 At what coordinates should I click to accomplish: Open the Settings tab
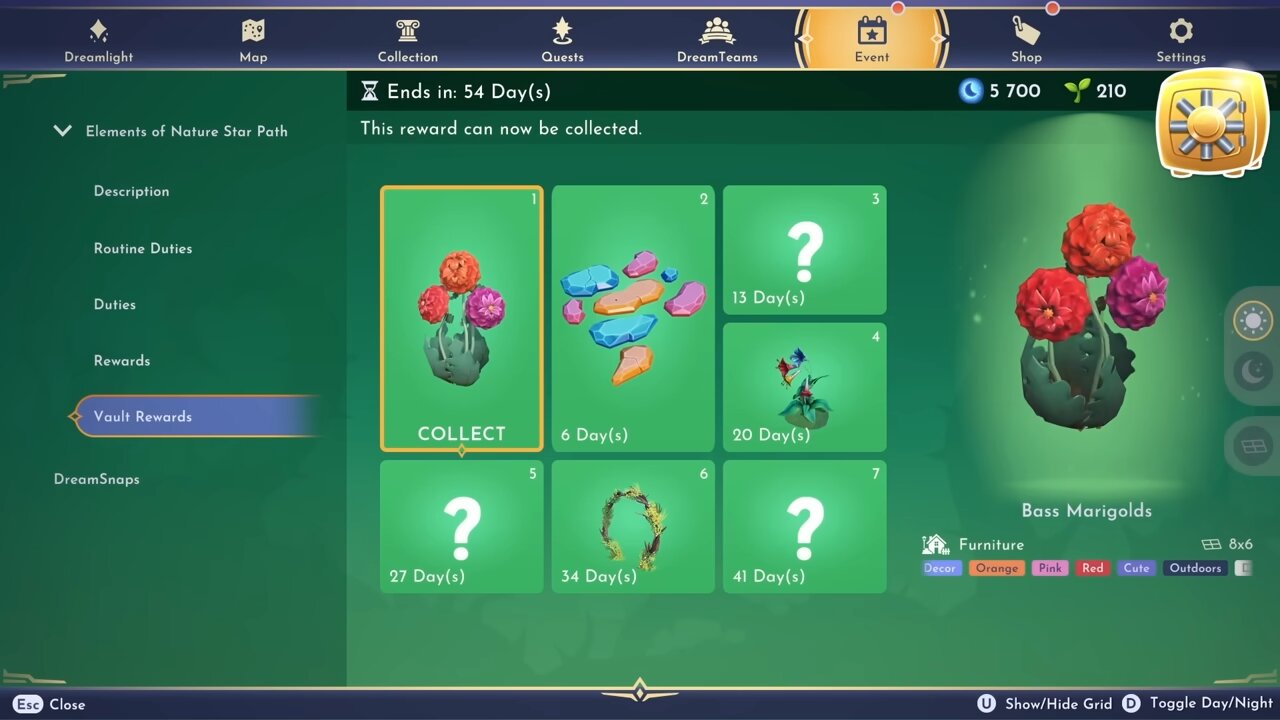(x=1181, y=41)
